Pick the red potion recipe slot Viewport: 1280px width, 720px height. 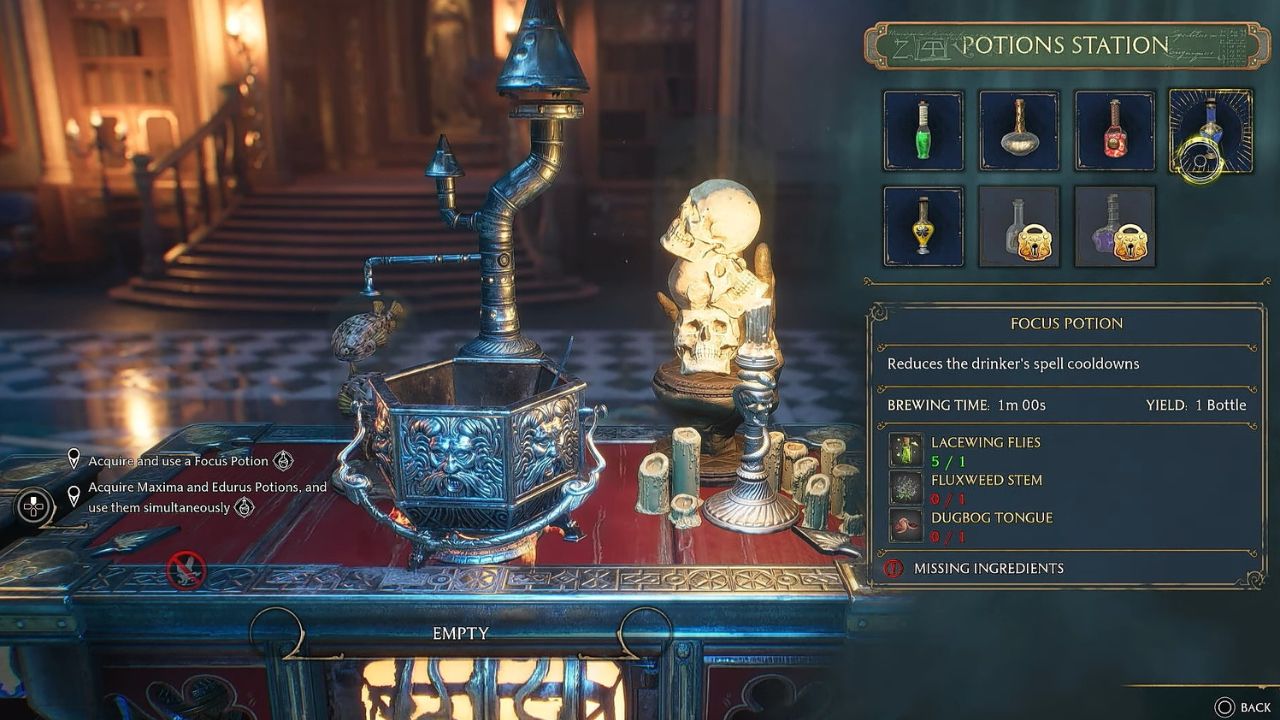1115,130
